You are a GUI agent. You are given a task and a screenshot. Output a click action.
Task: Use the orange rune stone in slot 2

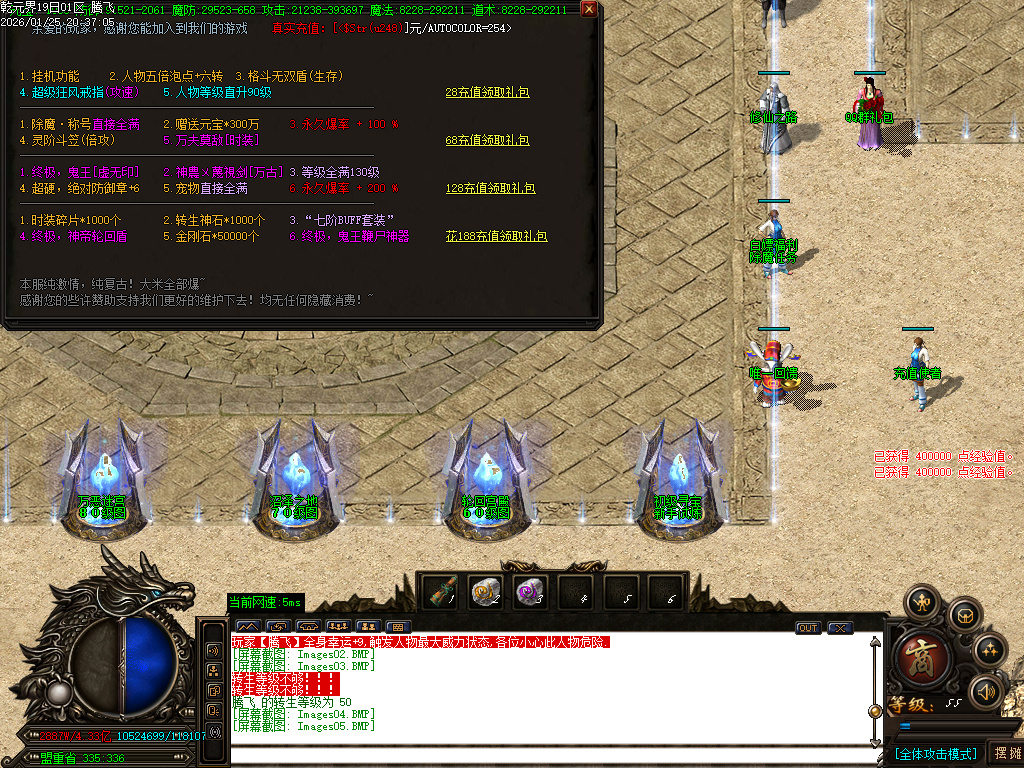pyautogui.click(x=487, y=592)
